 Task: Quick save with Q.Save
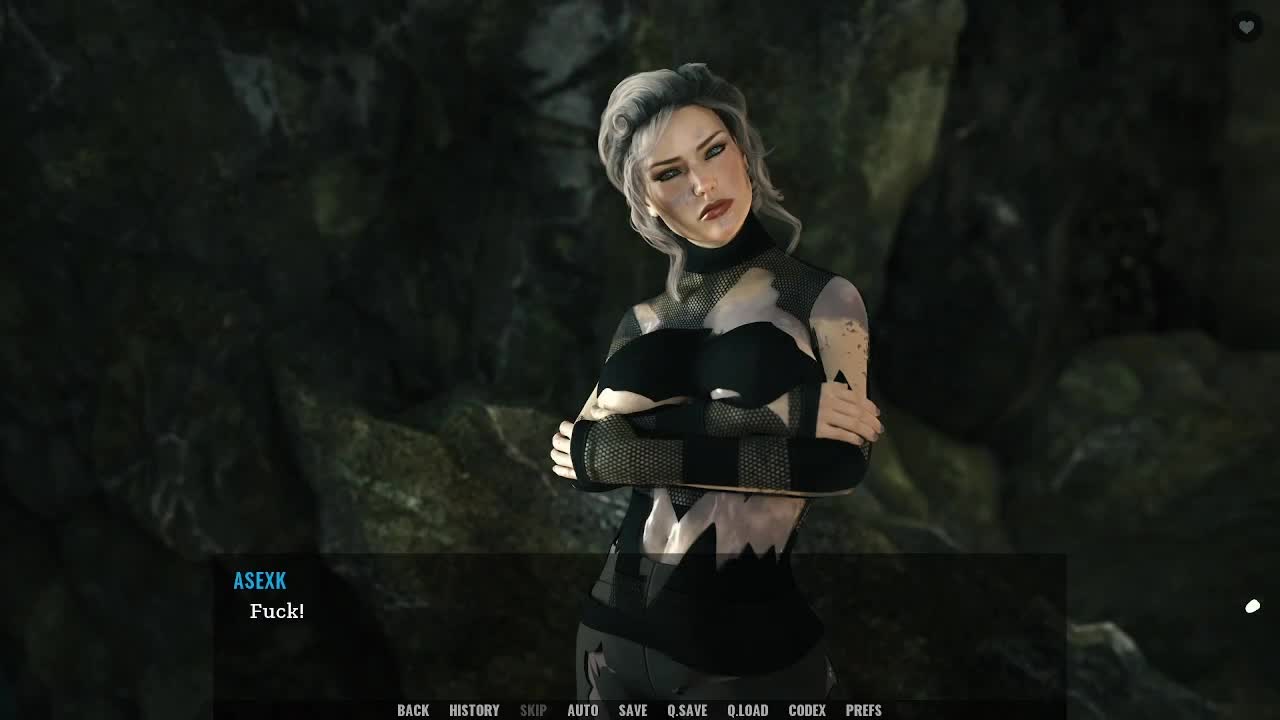(x=687, y=710)
